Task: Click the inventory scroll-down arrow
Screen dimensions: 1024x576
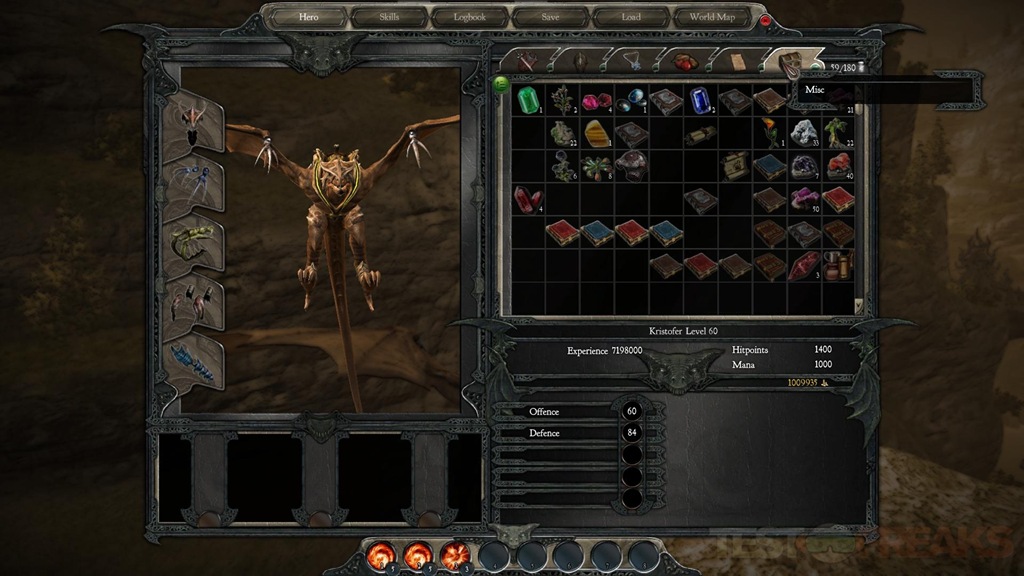Action: [858, 304]
